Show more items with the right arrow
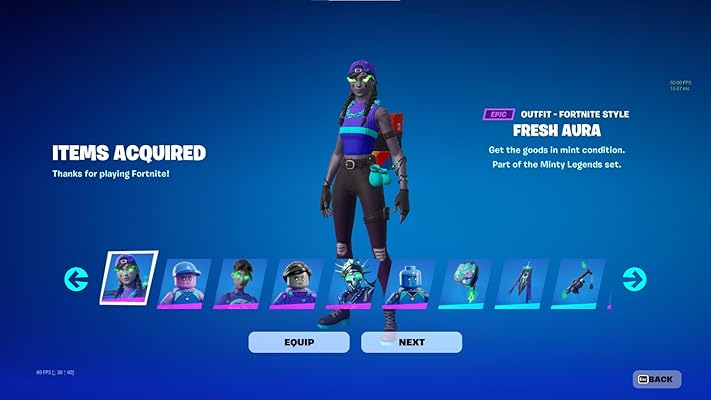This screenshot has height=400, width=711. click(x=634, y=279)
